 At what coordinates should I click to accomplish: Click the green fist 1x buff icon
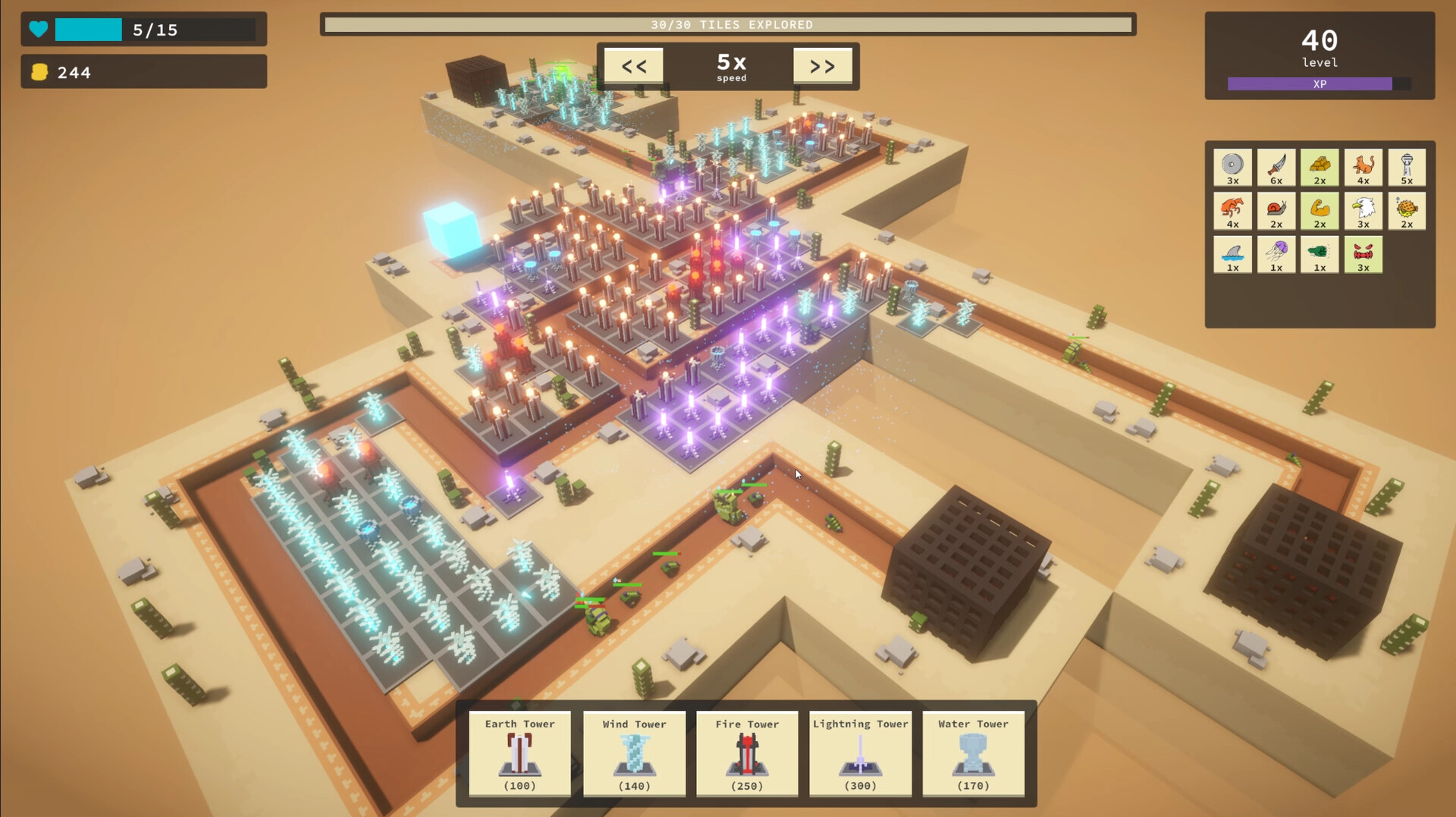point(1319,254)
